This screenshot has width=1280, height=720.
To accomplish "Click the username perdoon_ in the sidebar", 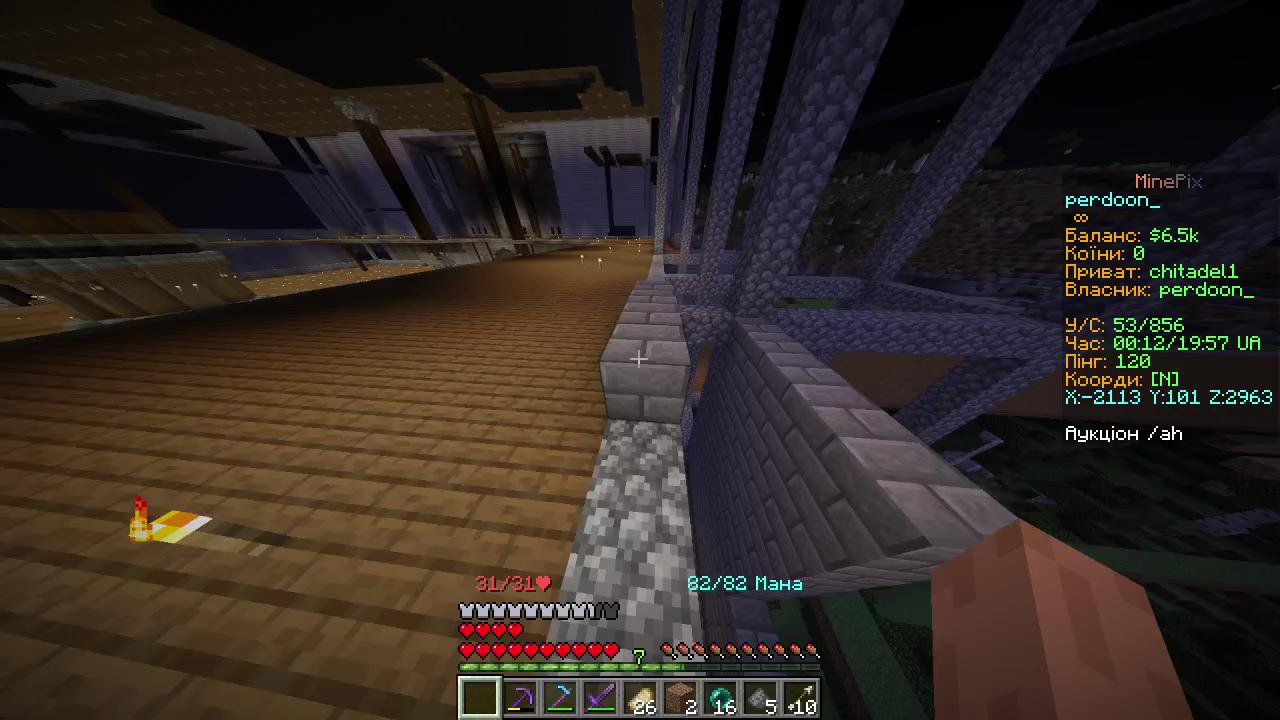I will point(1112,199).
